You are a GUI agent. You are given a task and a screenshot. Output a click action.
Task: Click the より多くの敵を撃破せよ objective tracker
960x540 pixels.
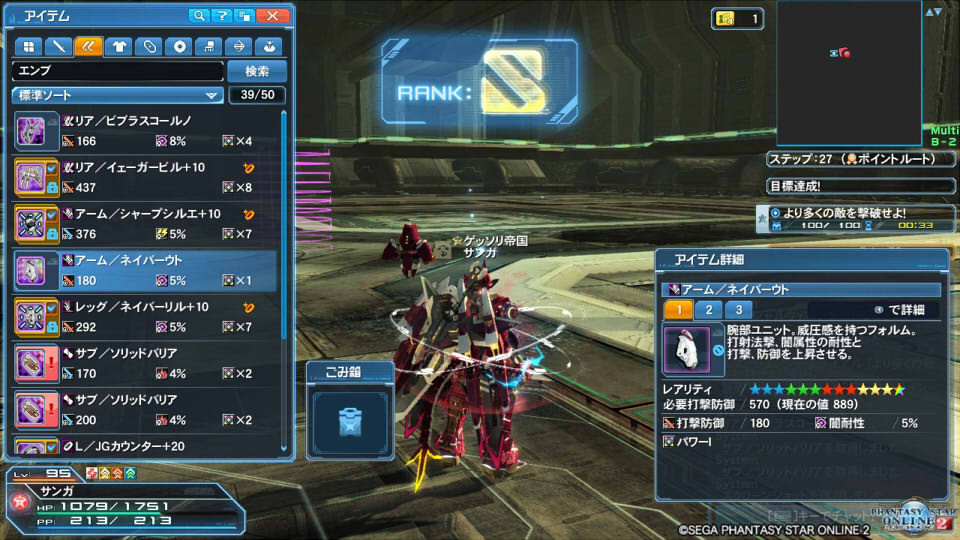[850, 218]
